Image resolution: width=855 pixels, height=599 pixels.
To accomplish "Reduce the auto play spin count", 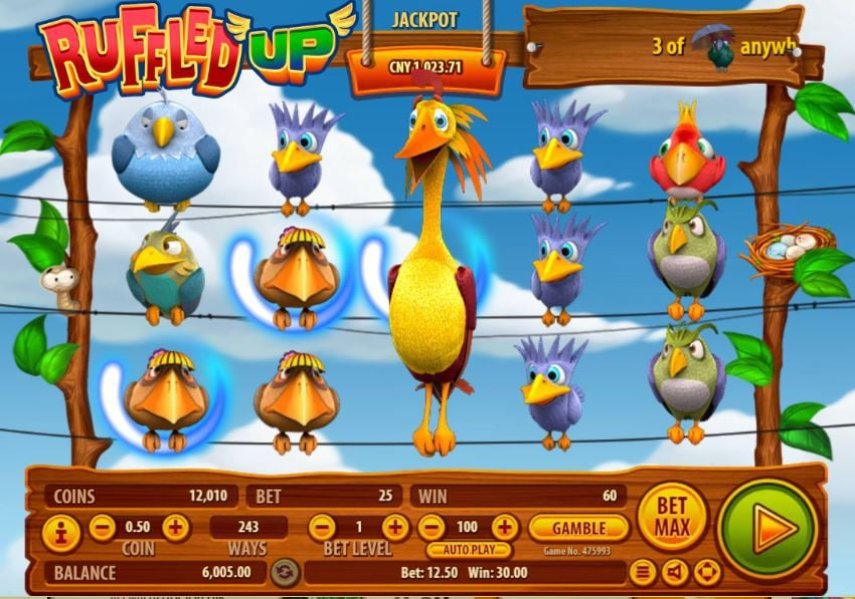I will [x=430, y=527].
